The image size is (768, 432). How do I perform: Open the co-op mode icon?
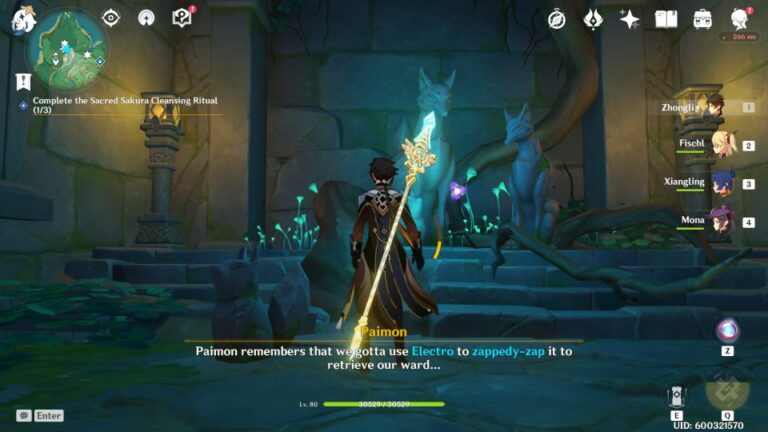point(146,18)
